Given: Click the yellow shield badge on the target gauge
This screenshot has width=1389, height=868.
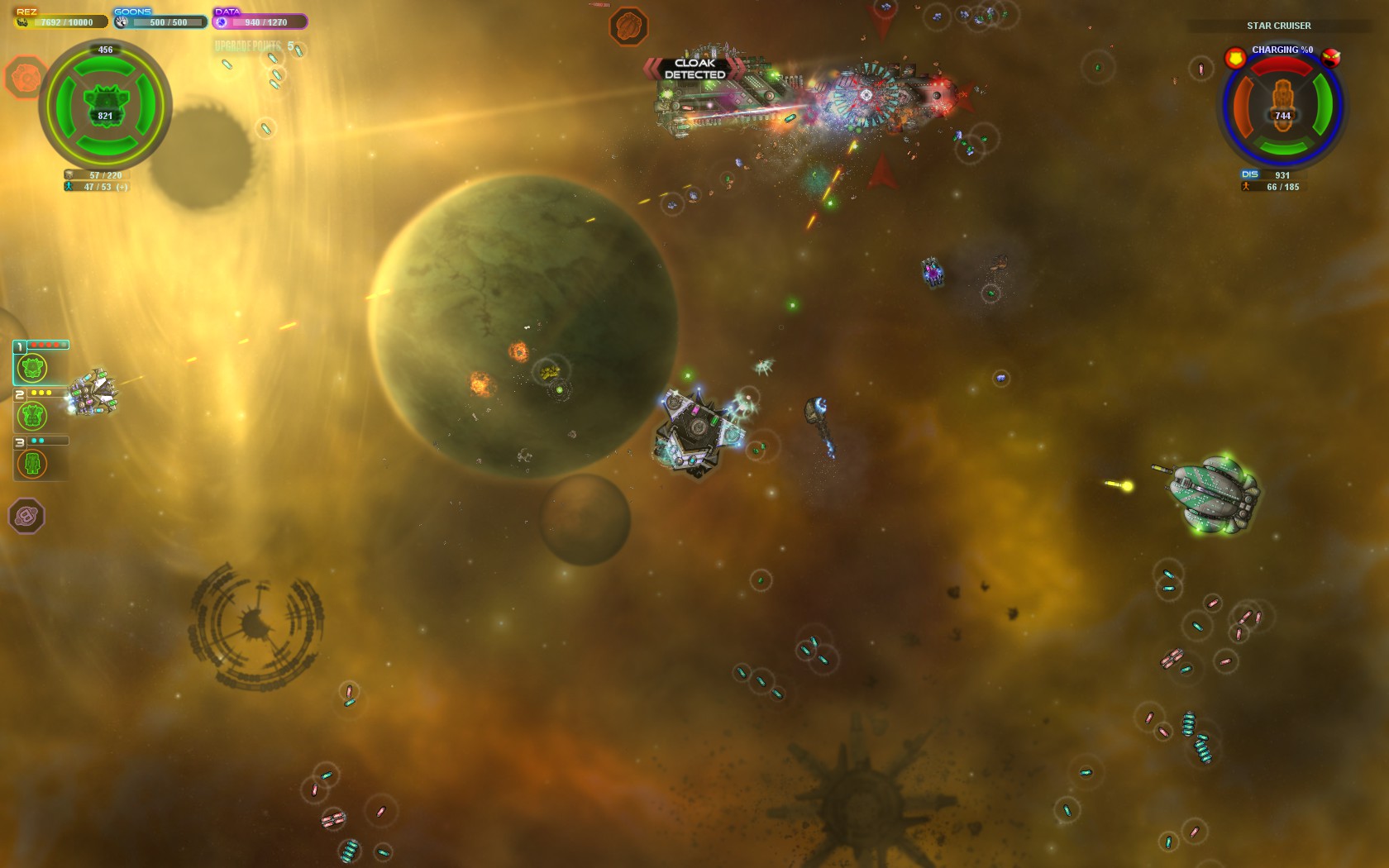Looking at the screenshot, I should coord(1235,58).
